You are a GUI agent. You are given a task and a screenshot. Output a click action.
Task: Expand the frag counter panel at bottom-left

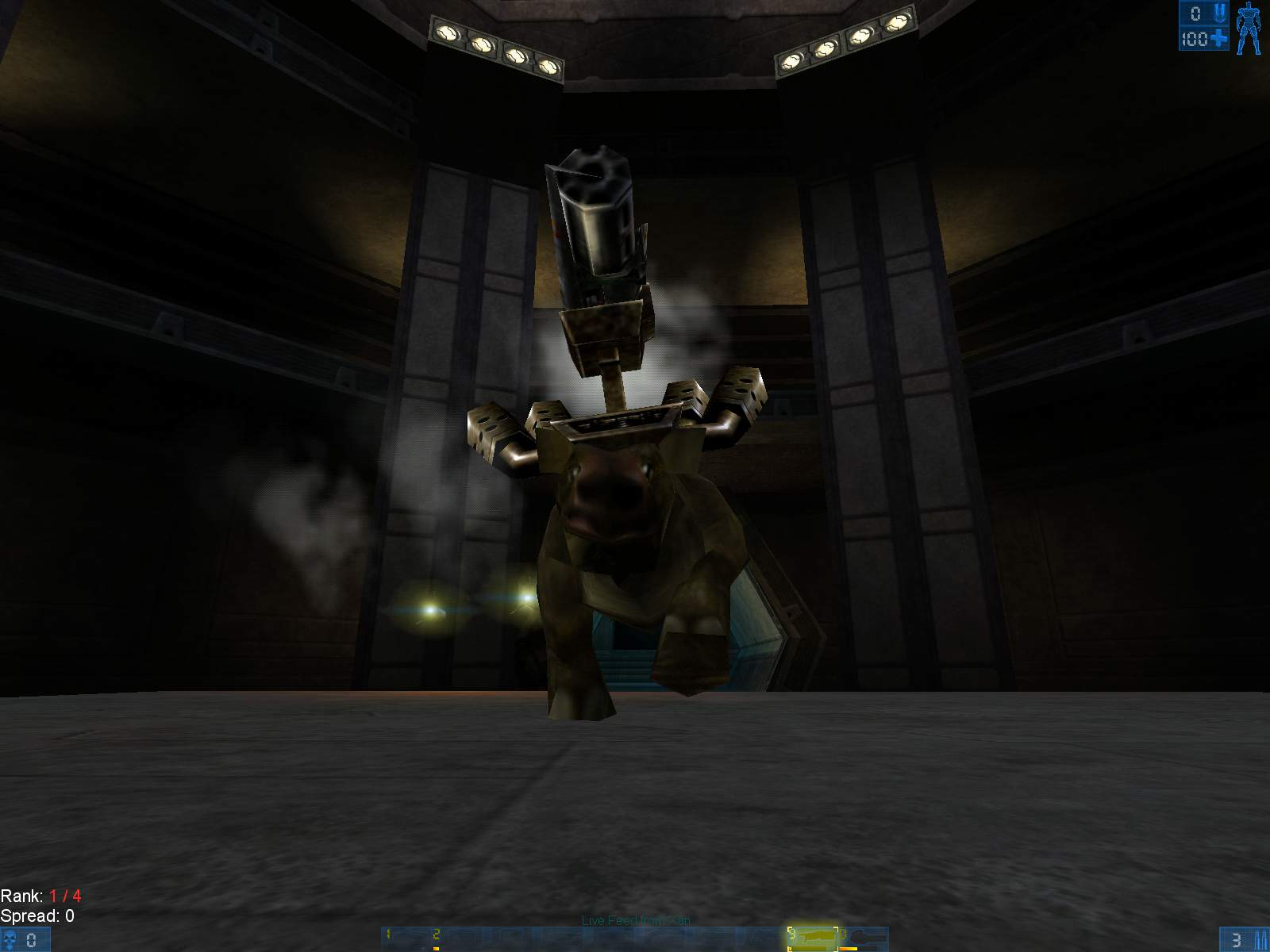(x=24, y=940)
